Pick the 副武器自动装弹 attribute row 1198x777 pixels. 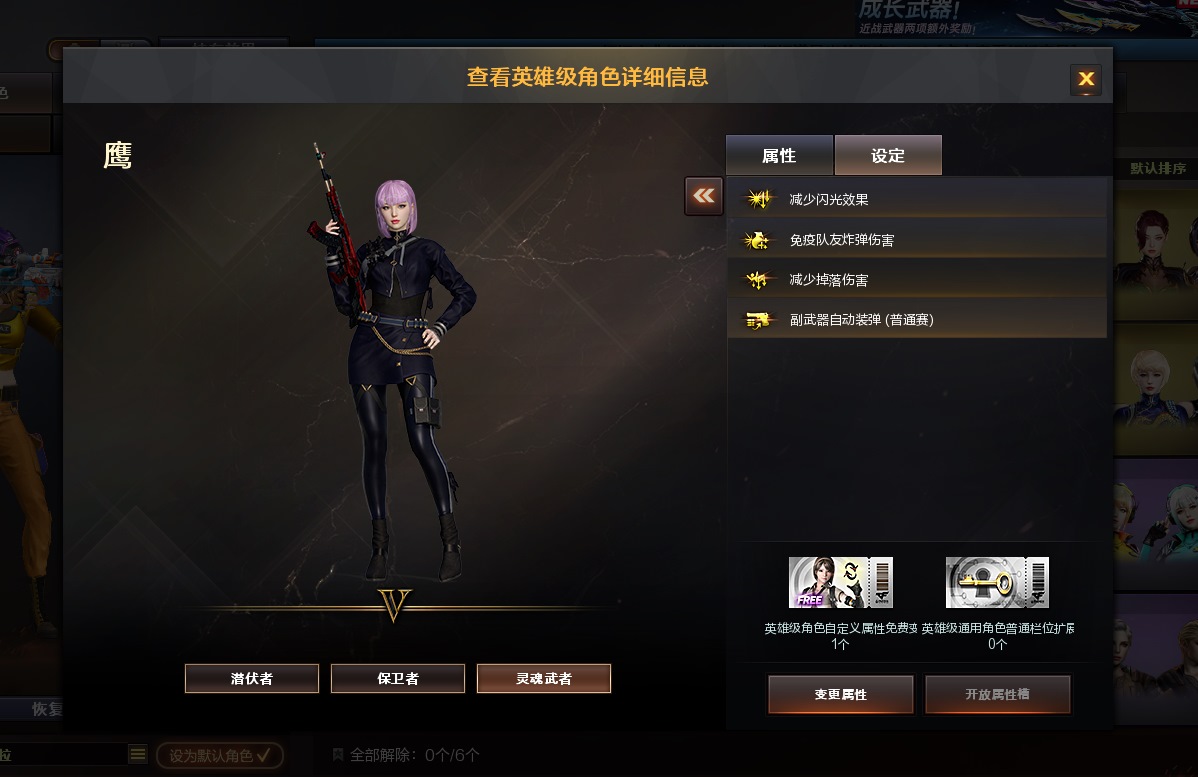tap(916, 320)
